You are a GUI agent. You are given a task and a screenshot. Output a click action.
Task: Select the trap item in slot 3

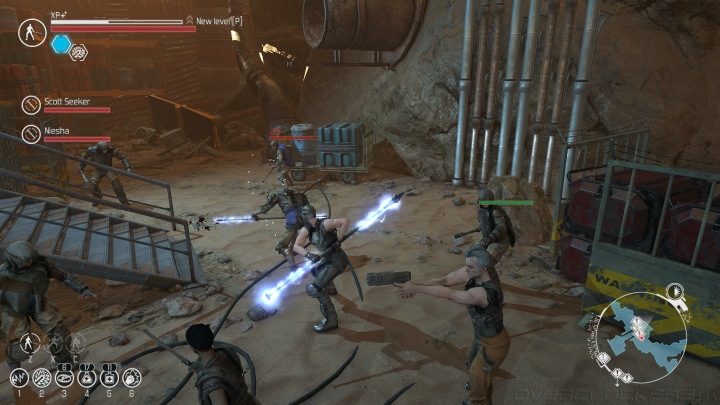pos(63,378)
